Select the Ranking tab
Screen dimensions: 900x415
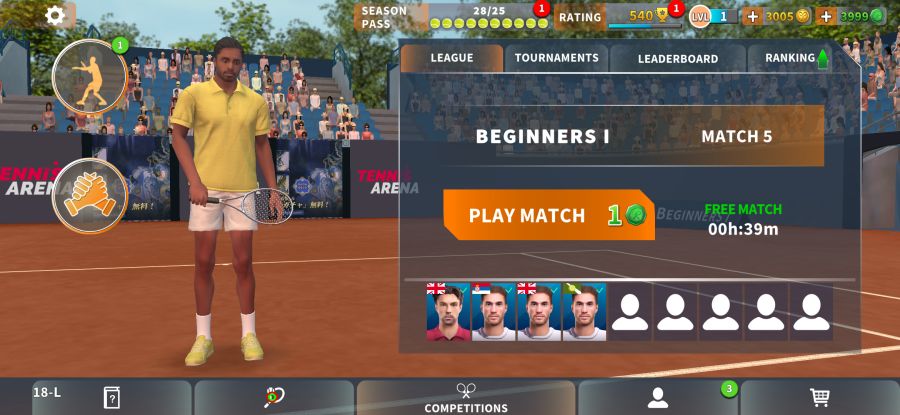795,58
